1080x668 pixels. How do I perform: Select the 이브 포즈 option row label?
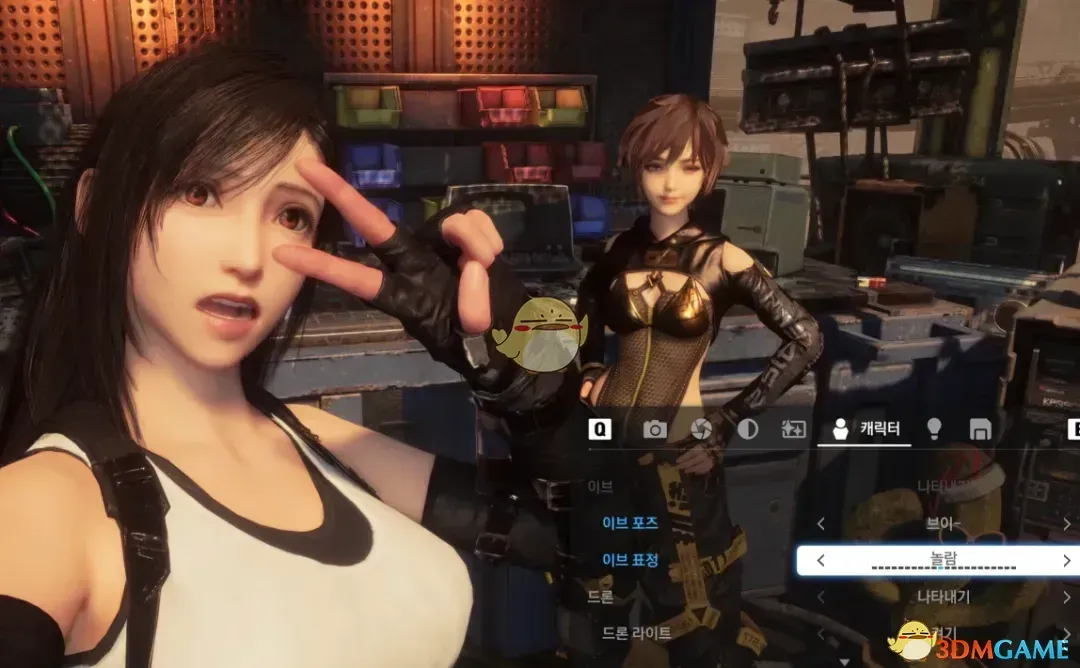pos(630,522)
